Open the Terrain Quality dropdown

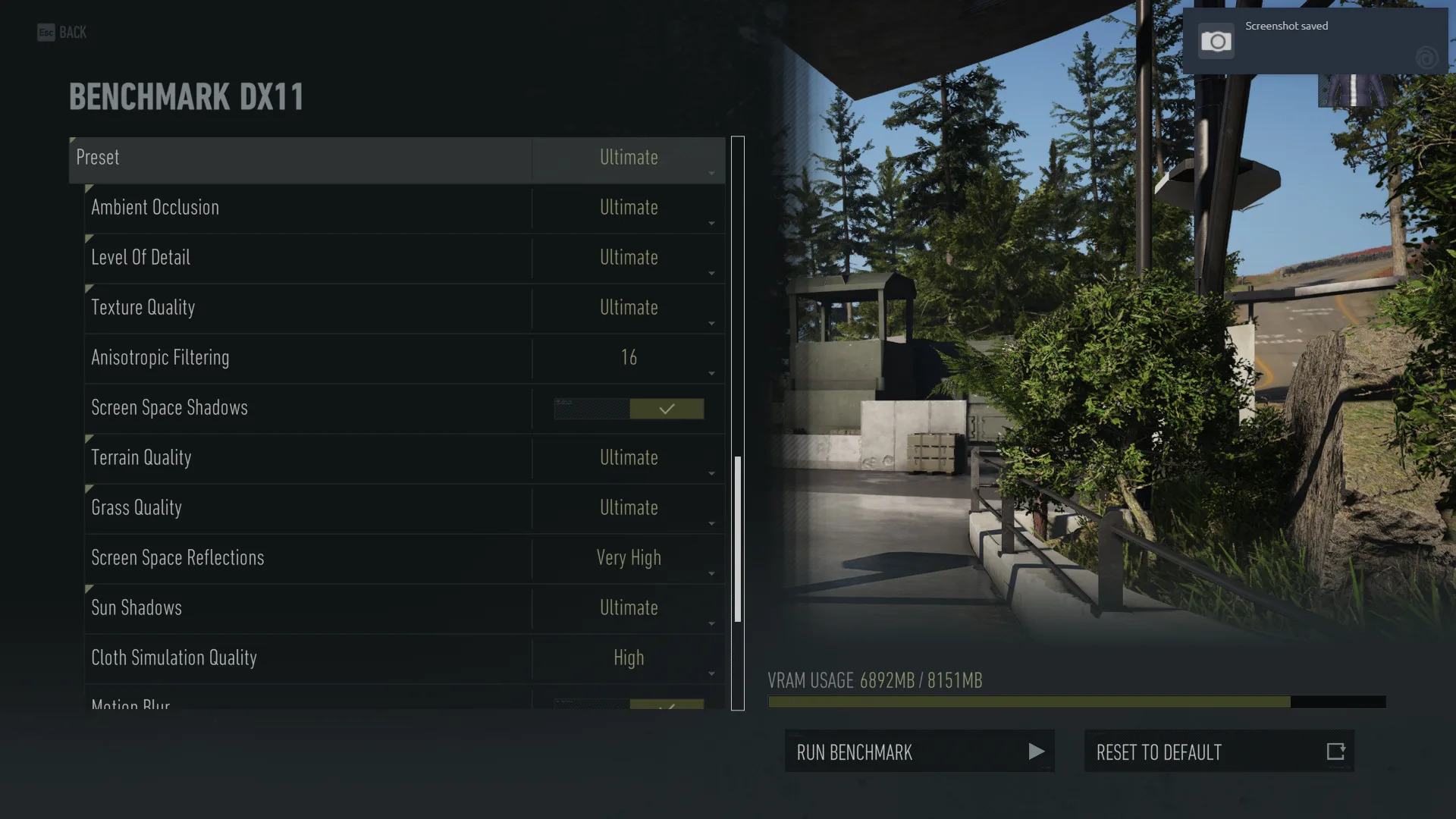[629, 459]
